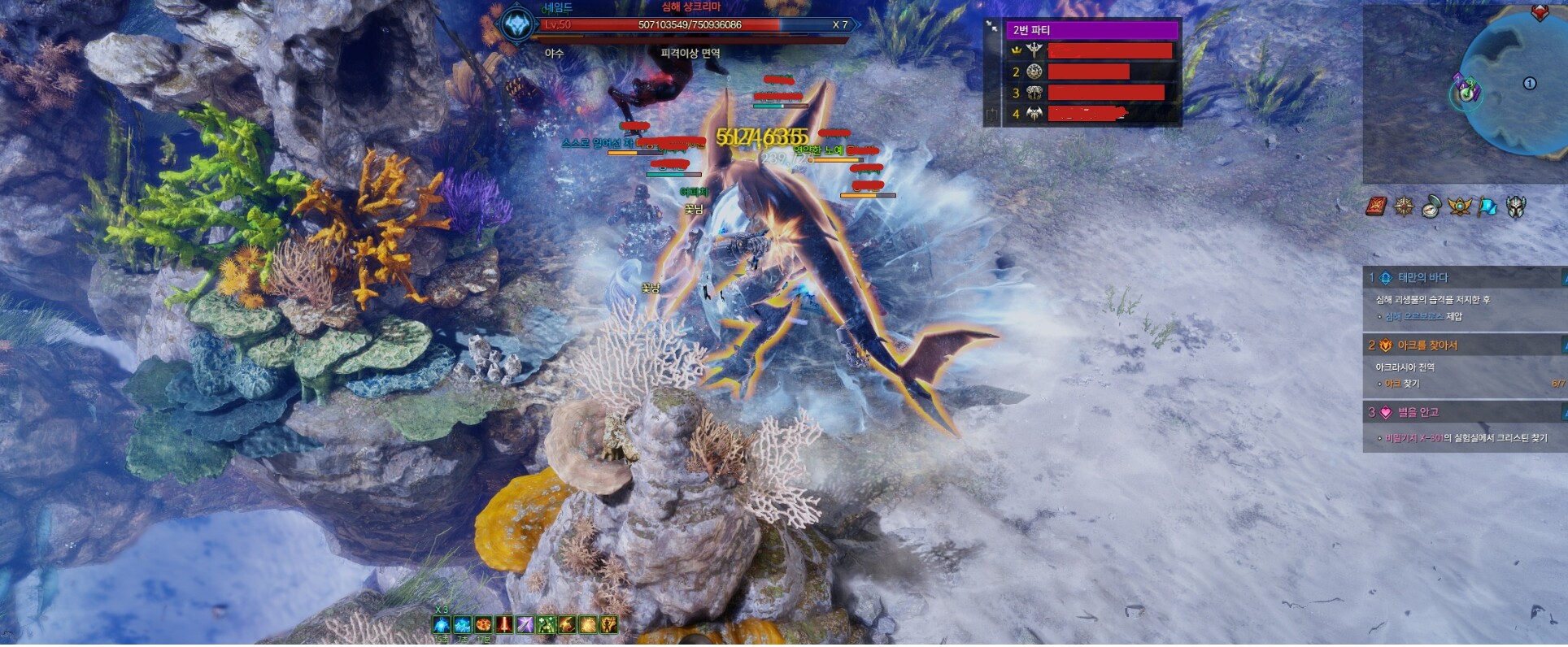This screenshot has height=647, width=1568.
Task: Click the fiery orb skill icon on hotbar
Action: click(x=481, y=625)
